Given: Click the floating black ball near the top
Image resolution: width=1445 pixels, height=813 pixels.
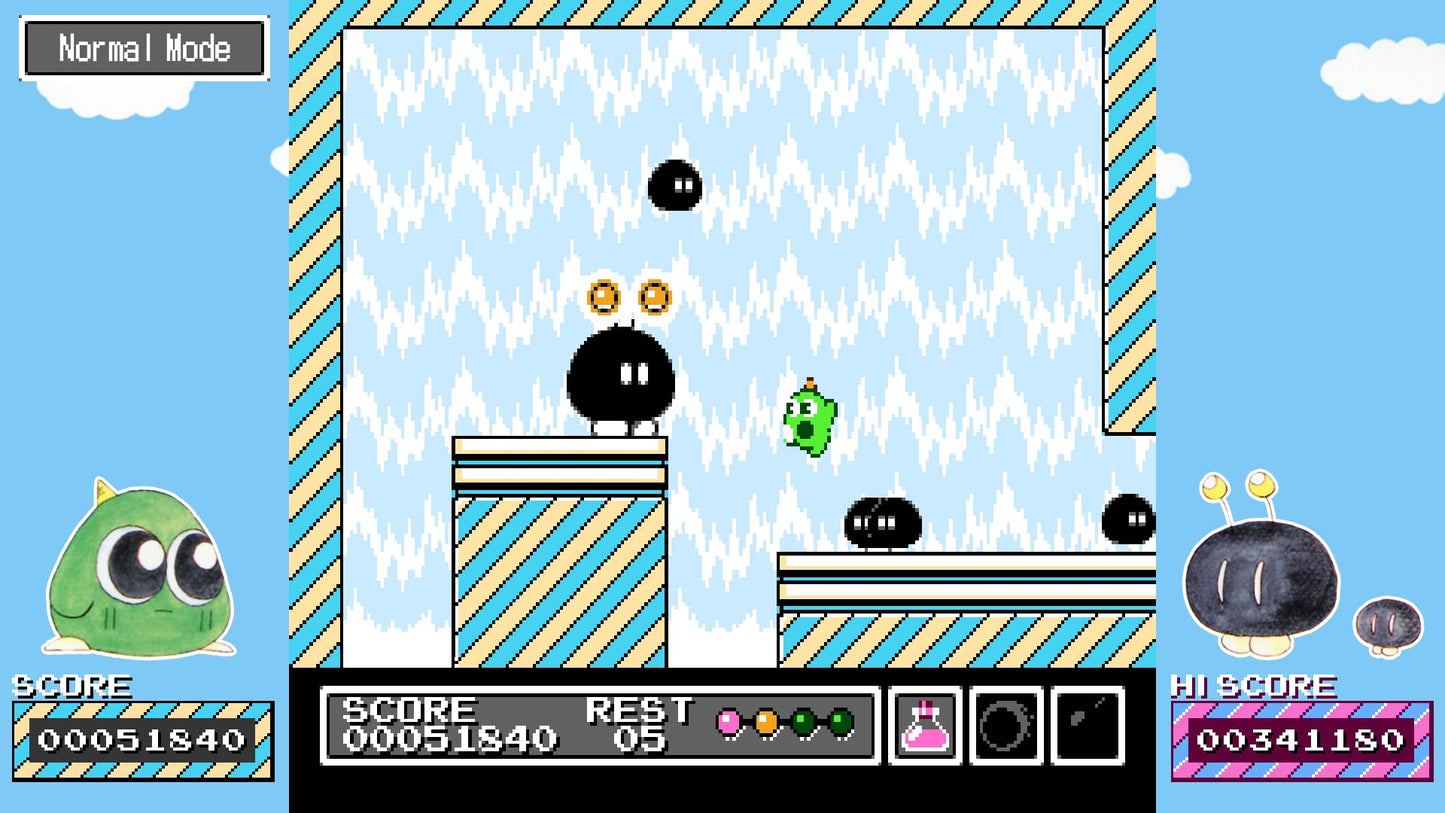Looking at the screenshot, I should tap(674, 187).
